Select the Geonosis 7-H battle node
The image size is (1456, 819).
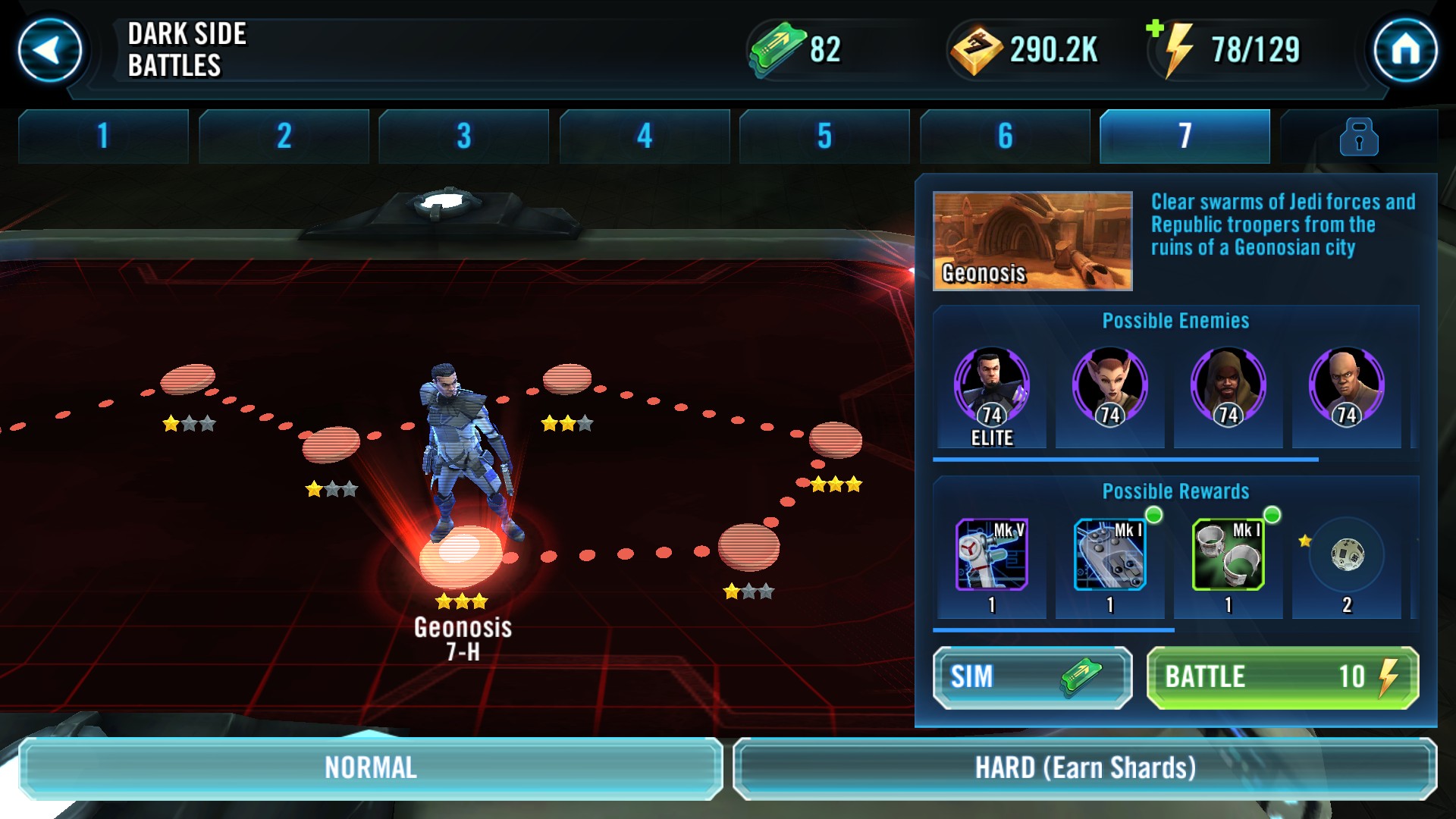(x=461, y=555)
